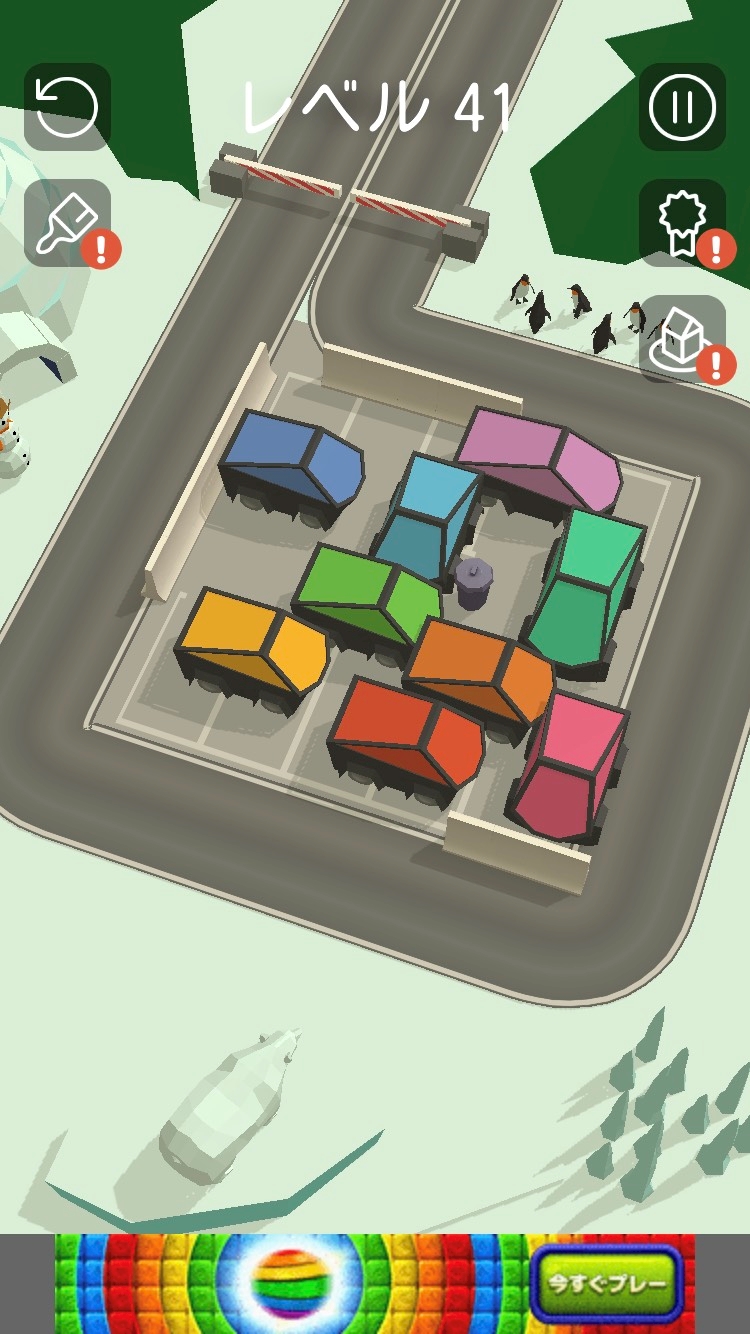750x1334 pixels.
Task: Tap the 今すぐプレー ad button
Action: click(x=606, y=1284)
